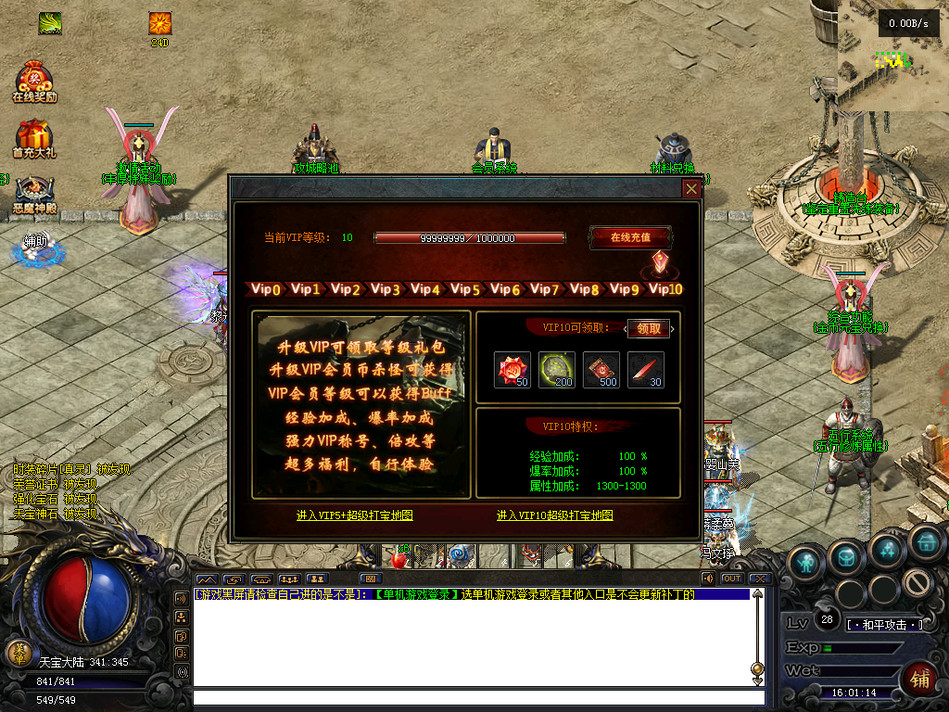Image resolution: width=949 pixels, height=712 pixels.
Task: Open the red 铺 shop button
Action: click(919, 680)
